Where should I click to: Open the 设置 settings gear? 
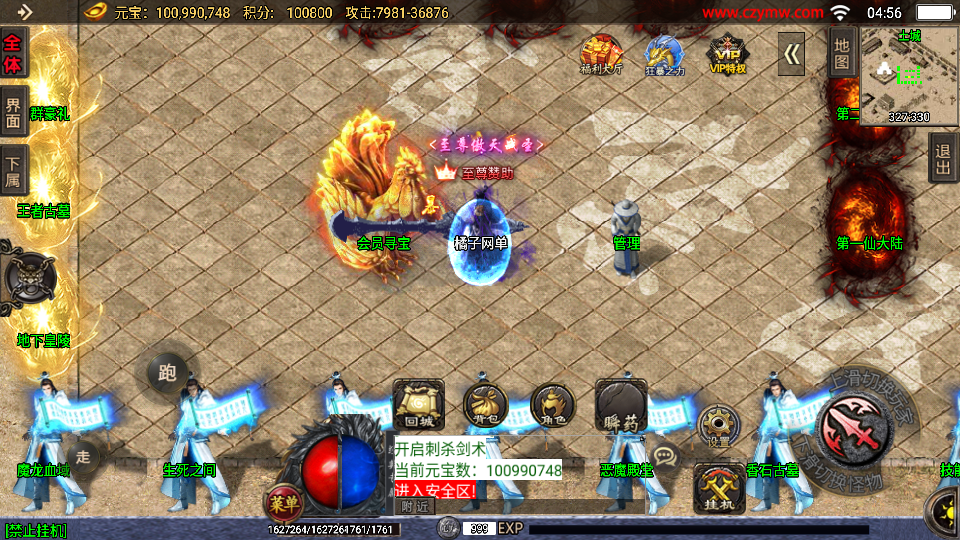[x=718, y=425]
